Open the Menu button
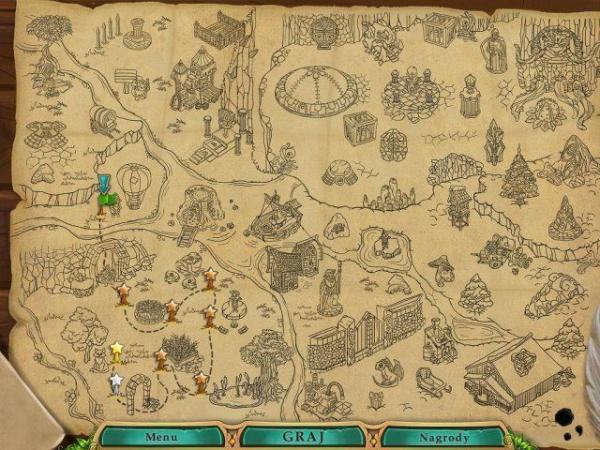This screenshot has height=450, width=600. pyautogui.click(x=160, y=437)
